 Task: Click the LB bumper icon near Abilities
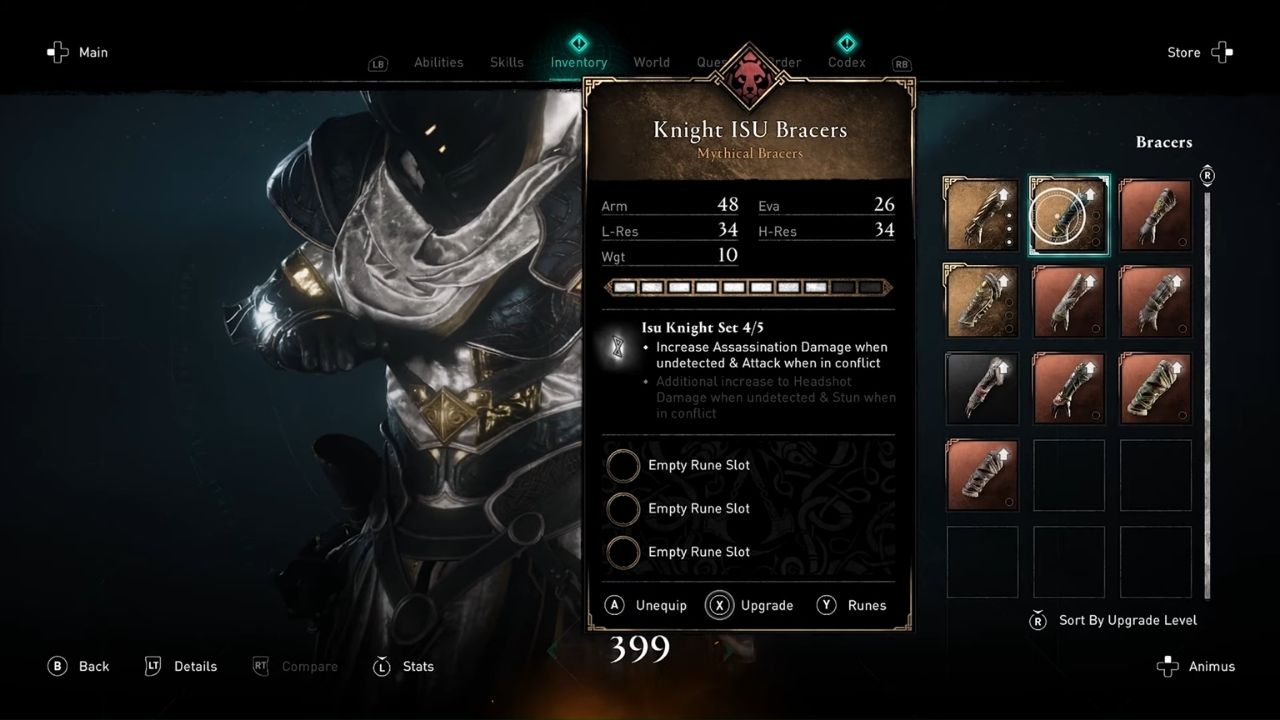(x=377, y=63)
